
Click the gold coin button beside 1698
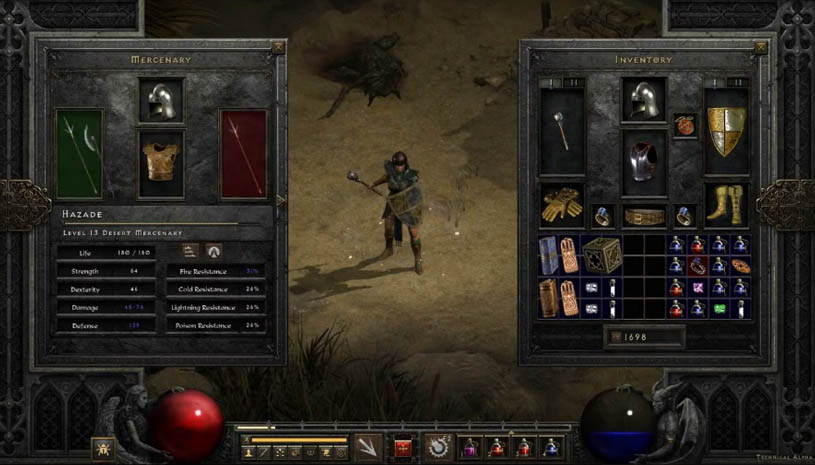click(613, 338)
